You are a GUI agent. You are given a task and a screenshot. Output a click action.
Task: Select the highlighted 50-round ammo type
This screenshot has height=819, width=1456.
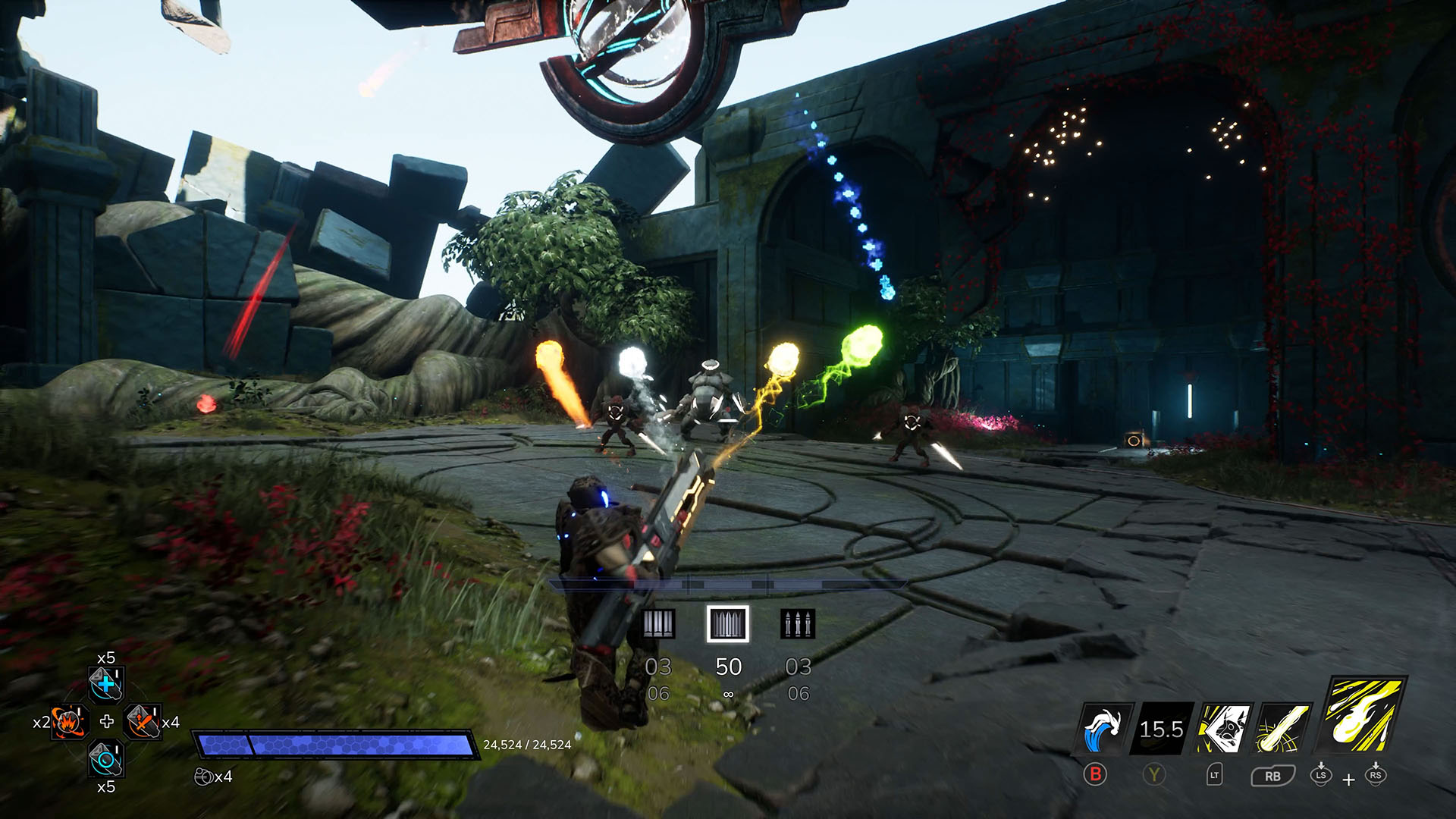[728, 624]
